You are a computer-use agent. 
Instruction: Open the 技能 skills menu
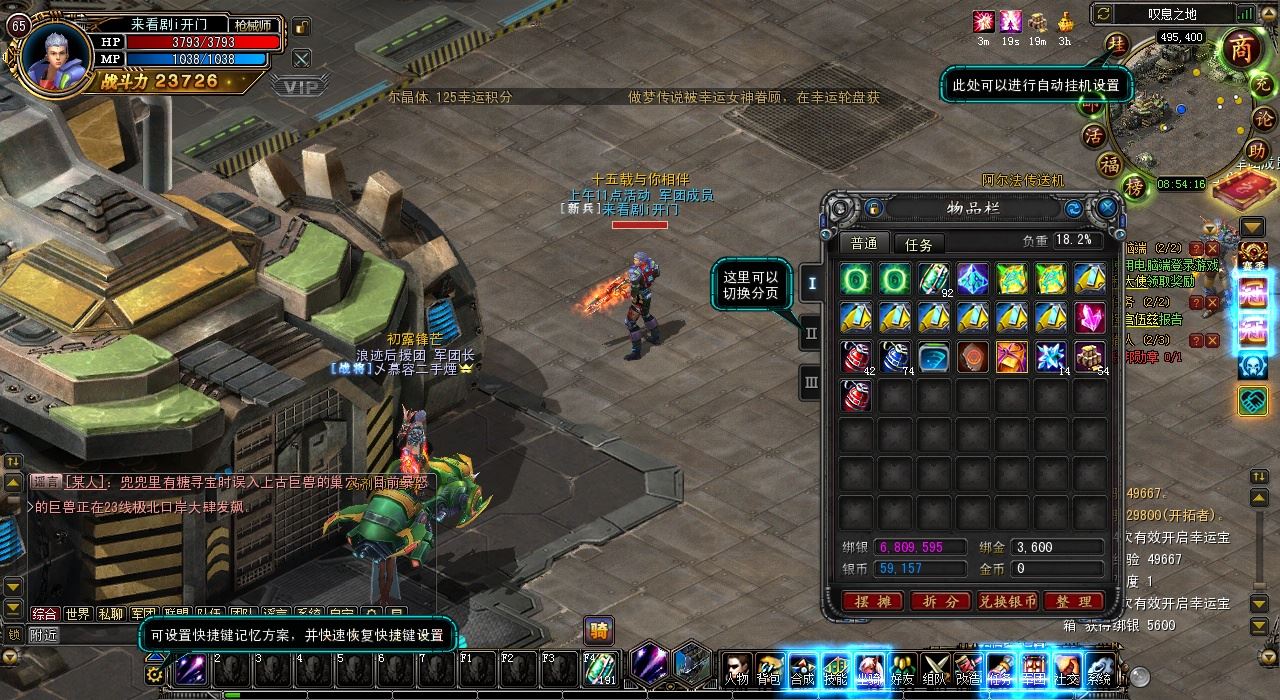pyautogui.click(x=835, y=668)
